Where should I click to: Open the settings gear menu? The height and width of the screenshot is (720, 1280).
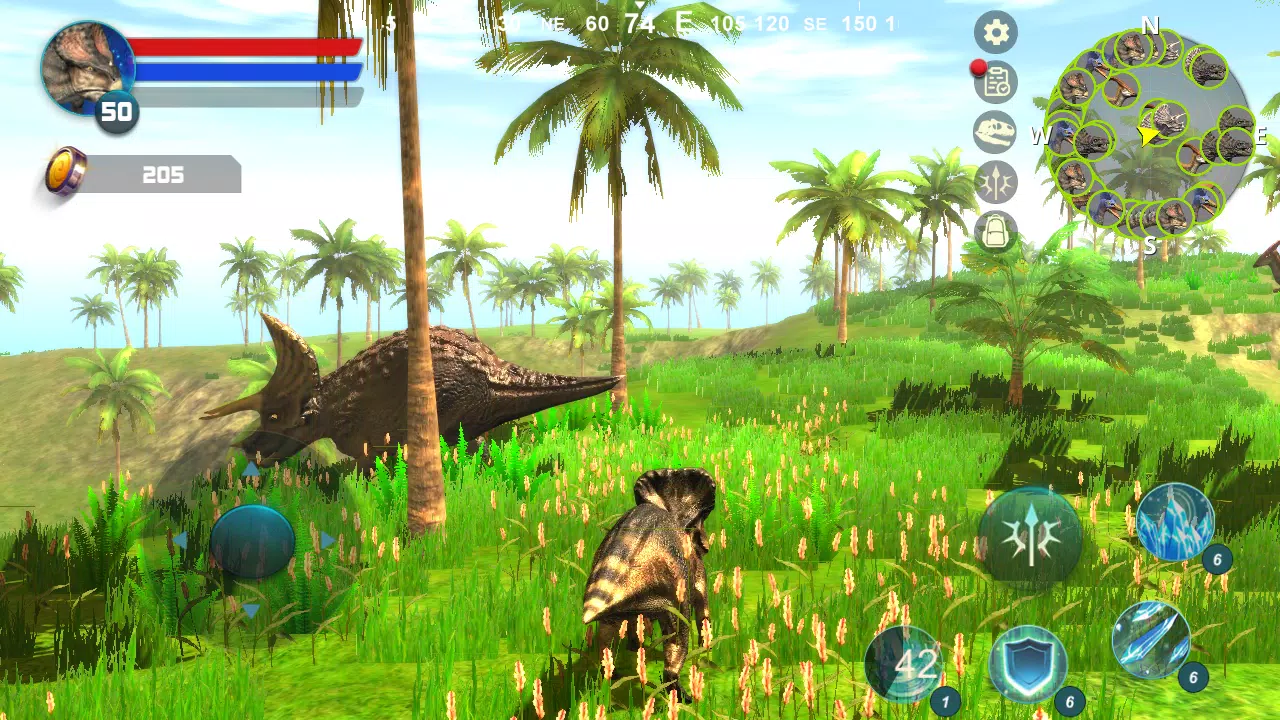coord(995,32)
